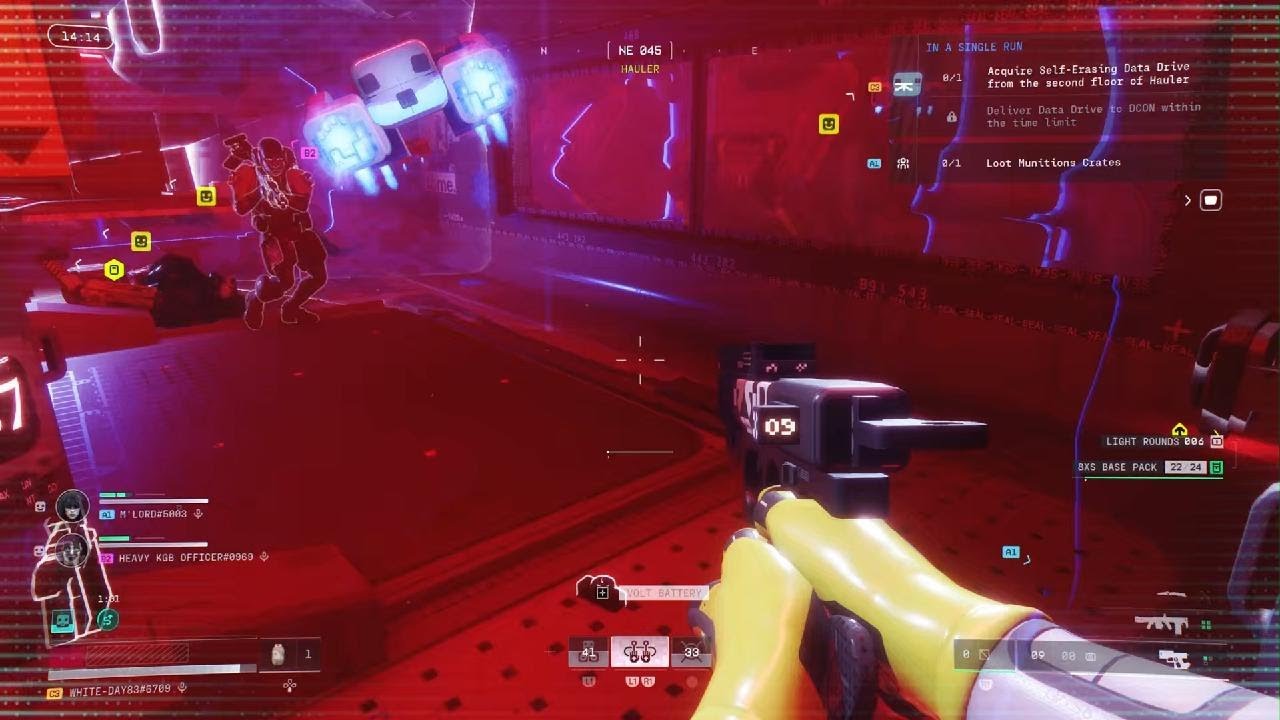Click the green circular revive timer icon
This screenshot has width=1280, height=720.
tap(106, 620)
